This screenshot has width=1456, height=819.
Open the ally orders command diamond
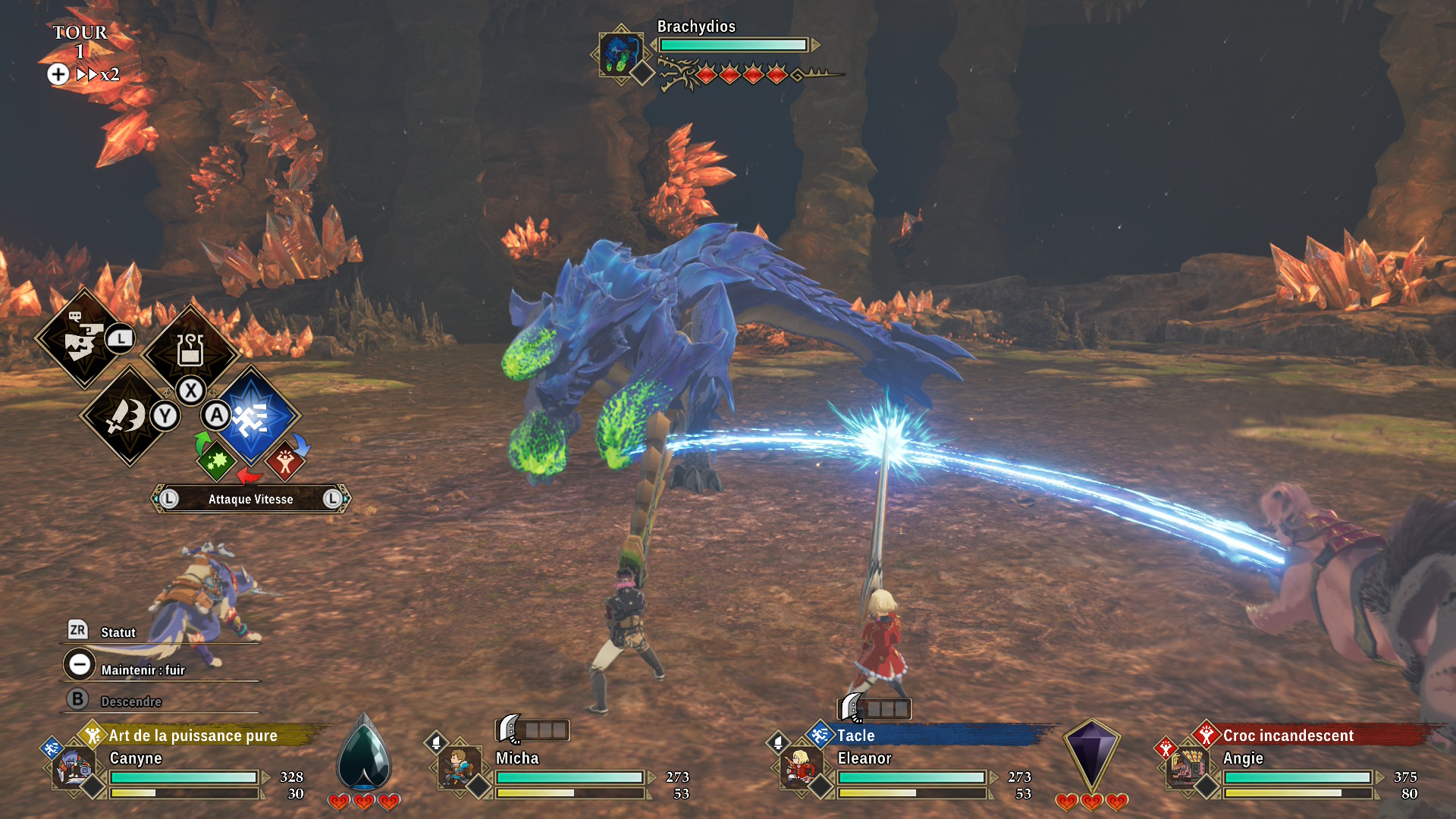83,339
